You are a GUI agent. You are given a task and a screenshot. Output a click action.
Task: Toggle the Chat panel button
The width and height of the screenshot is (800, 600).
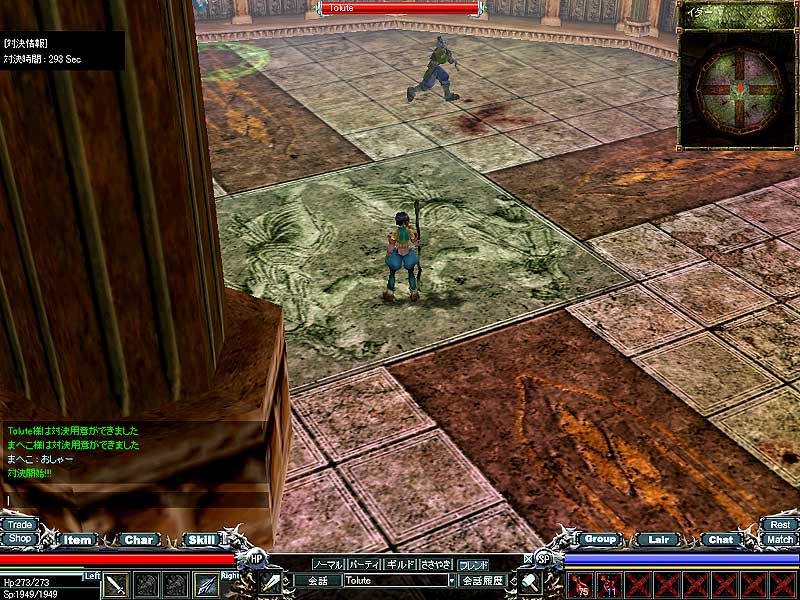point(720,540)
